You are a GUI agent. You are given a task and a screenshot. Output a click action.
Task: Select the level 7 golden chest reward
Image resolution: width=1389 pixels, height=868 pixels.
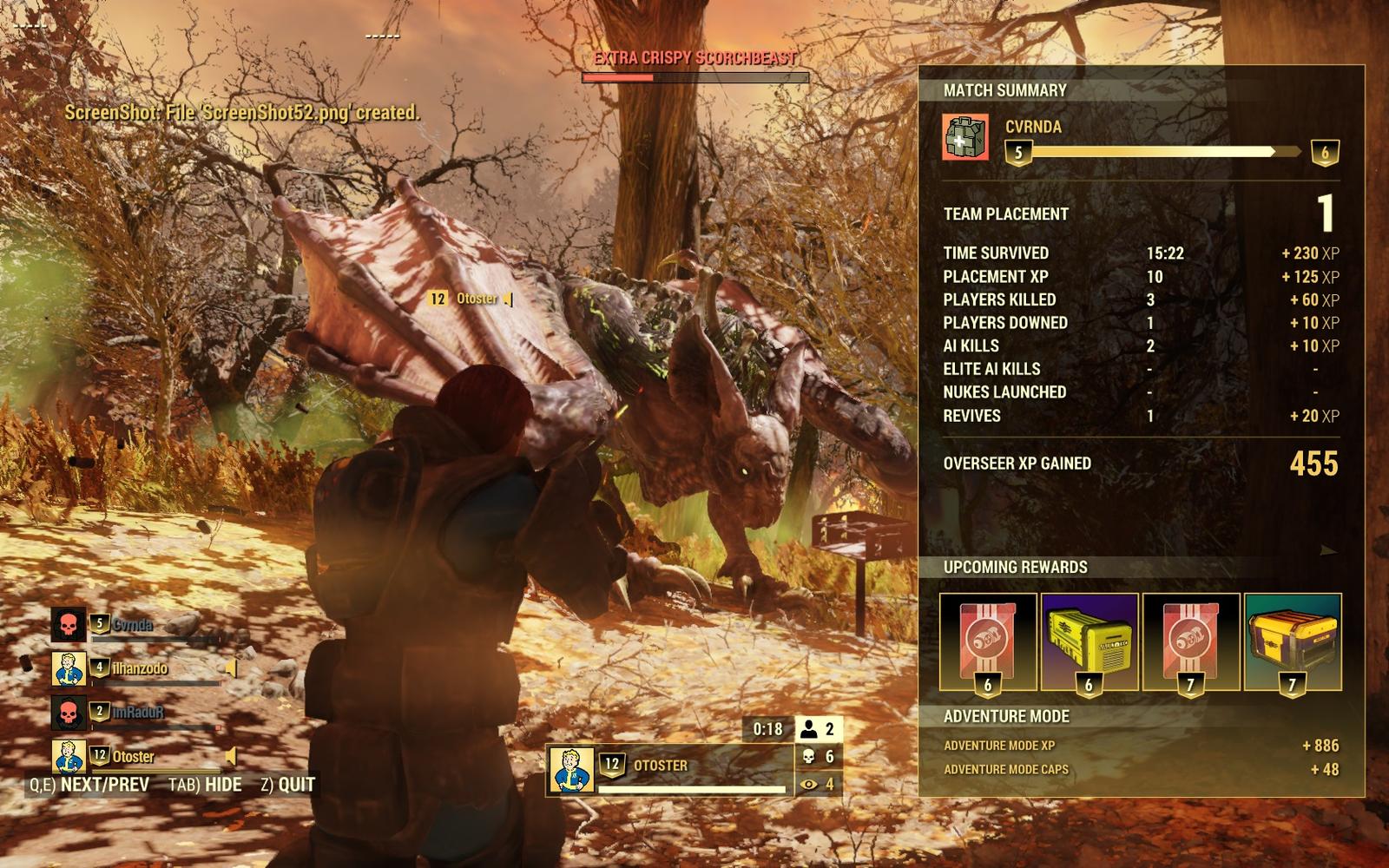(1293, 642)
